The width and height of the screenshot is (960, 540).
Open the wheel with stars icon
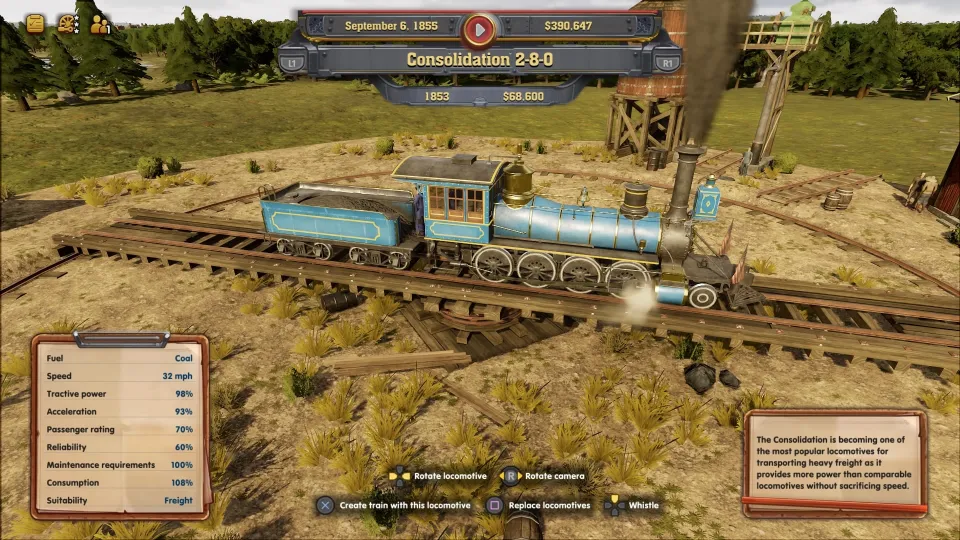pyautogui.click(x=68, y=24)
